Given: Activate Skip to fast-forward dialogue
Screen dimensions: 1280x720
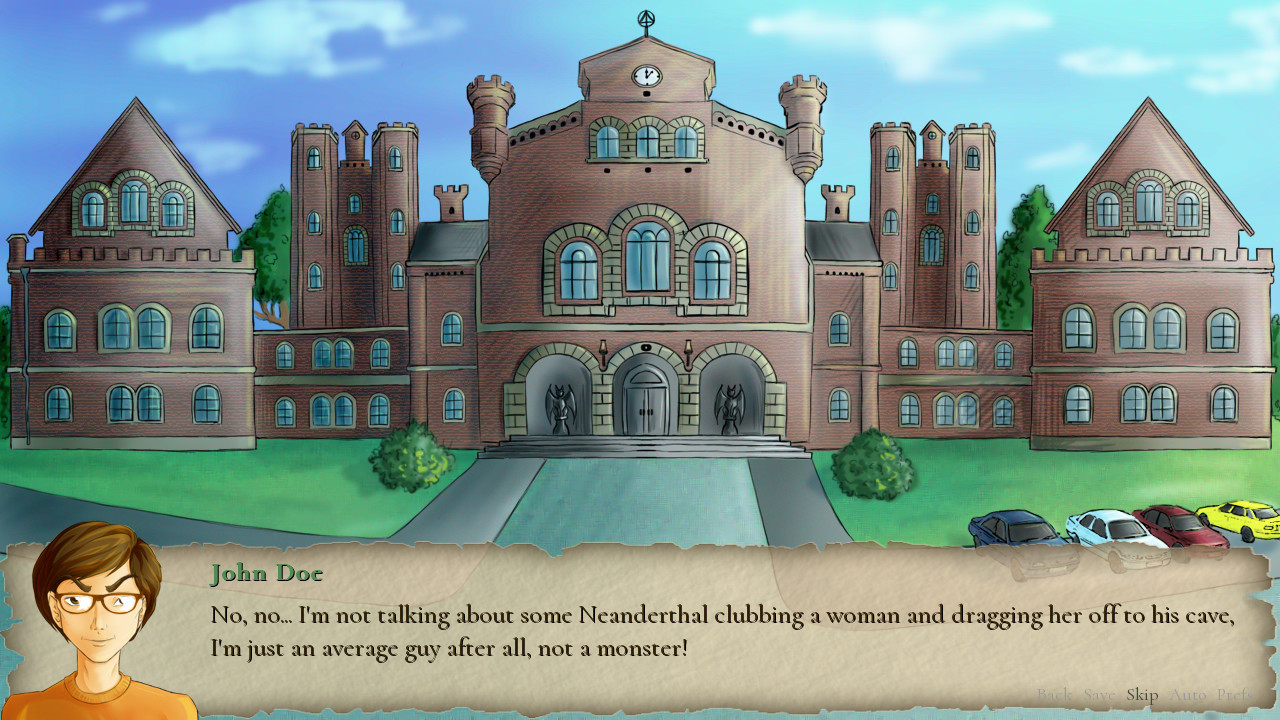Looking at the screenshot, I should [x=1142, y=695].
